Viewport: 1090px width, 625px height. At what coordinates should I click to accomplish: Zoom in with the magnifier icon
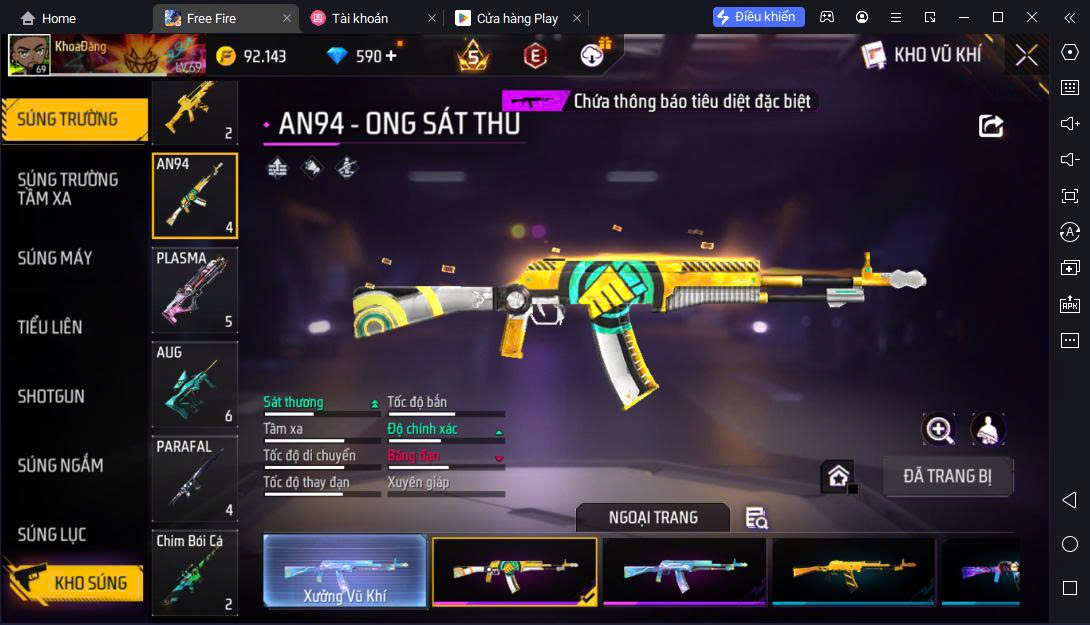939,430
